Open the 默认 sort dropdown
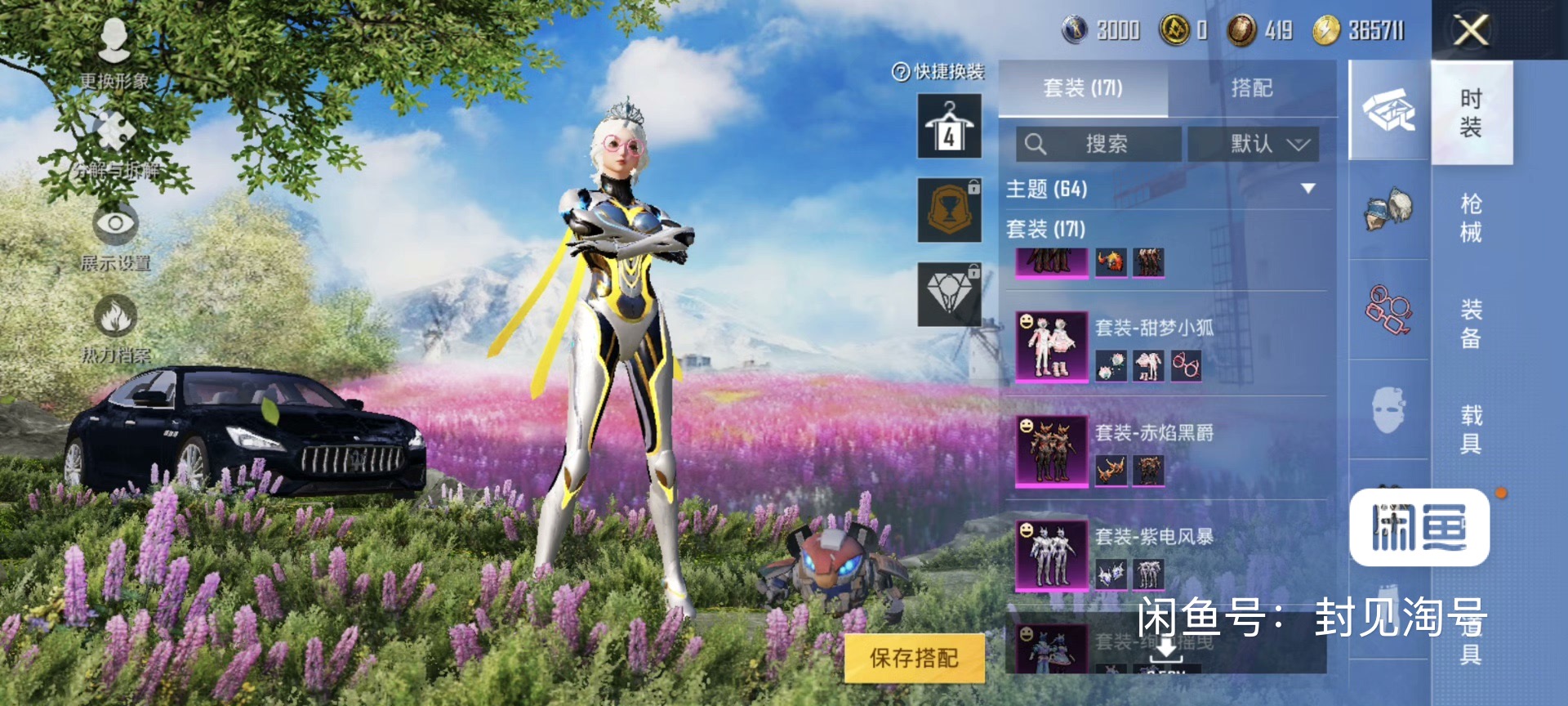 tap(1254, 145)
